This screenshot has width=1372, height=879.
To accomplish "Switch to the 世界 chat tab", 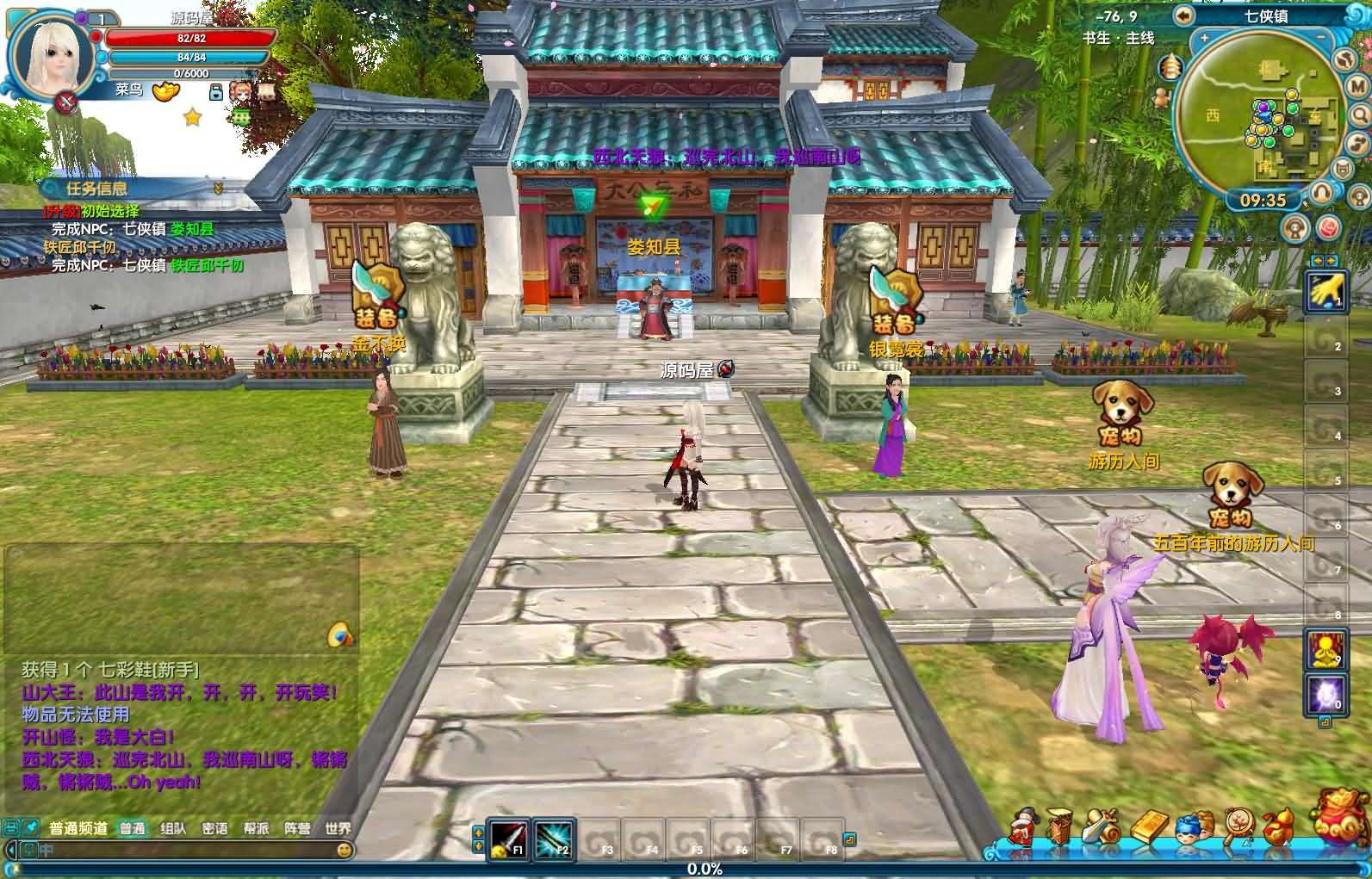I will [x=338, y=828].
